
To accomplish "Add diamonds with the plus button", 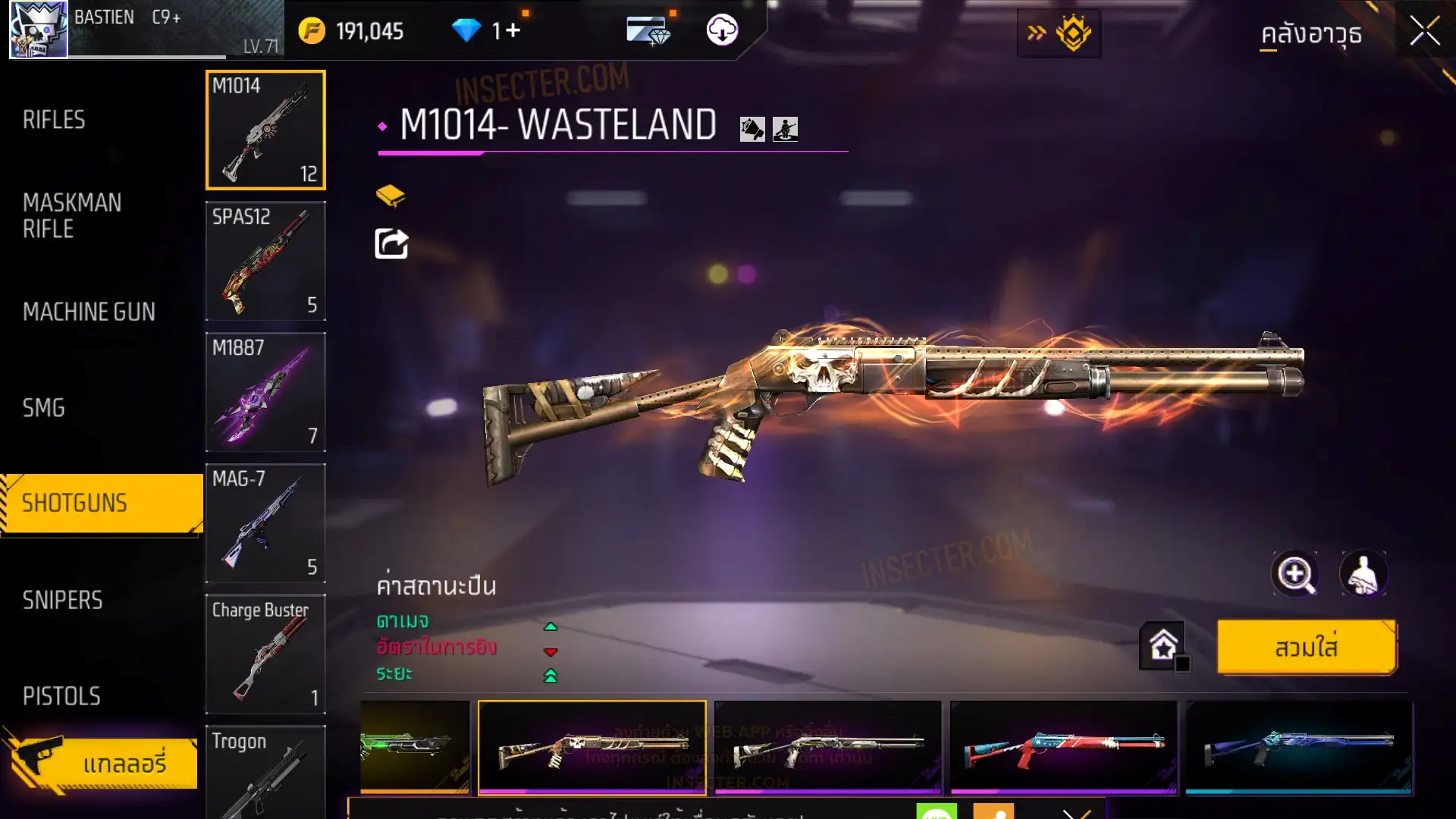I will (x=513, y=30).
